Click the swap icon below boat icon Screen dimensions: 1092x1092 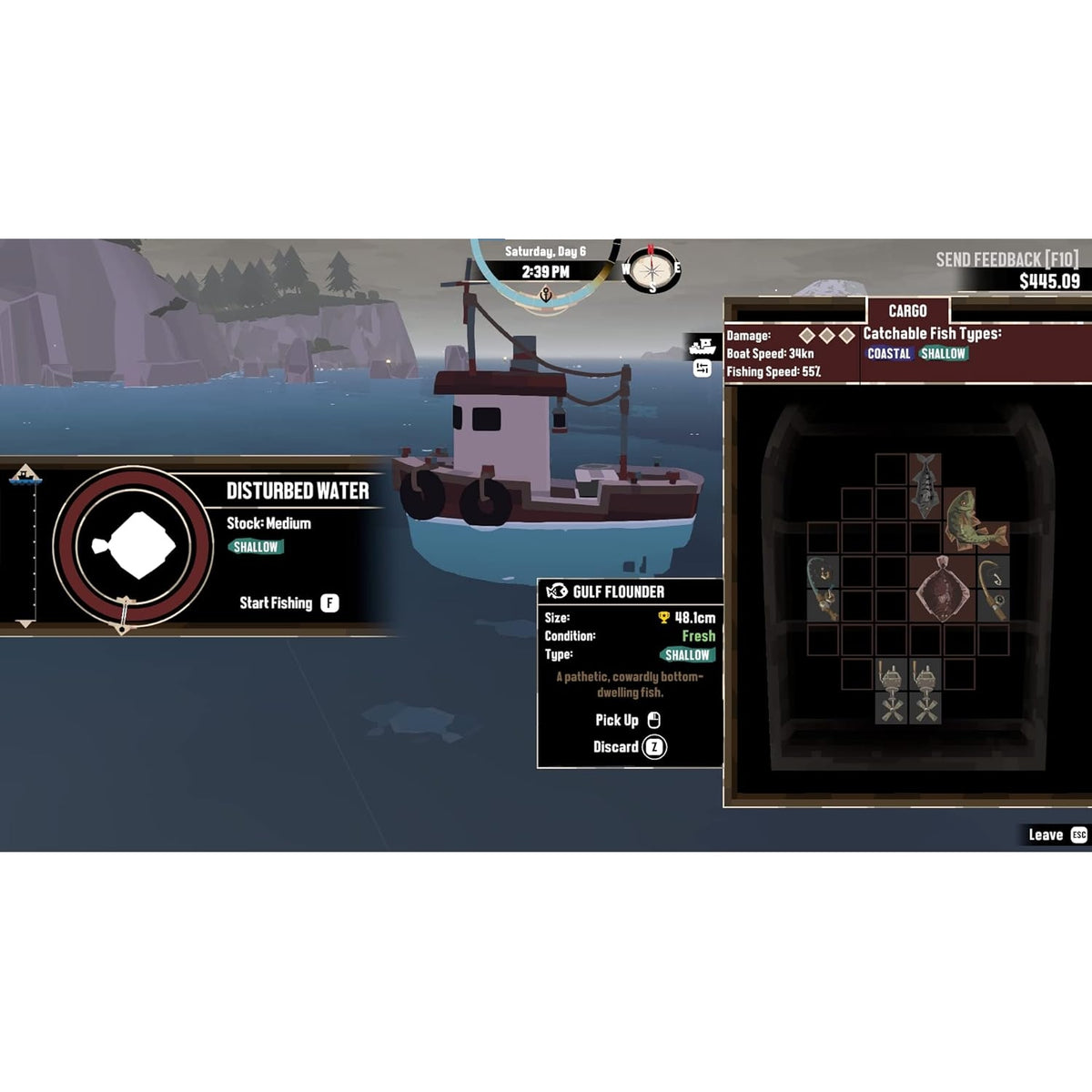[x=703, y=369]
